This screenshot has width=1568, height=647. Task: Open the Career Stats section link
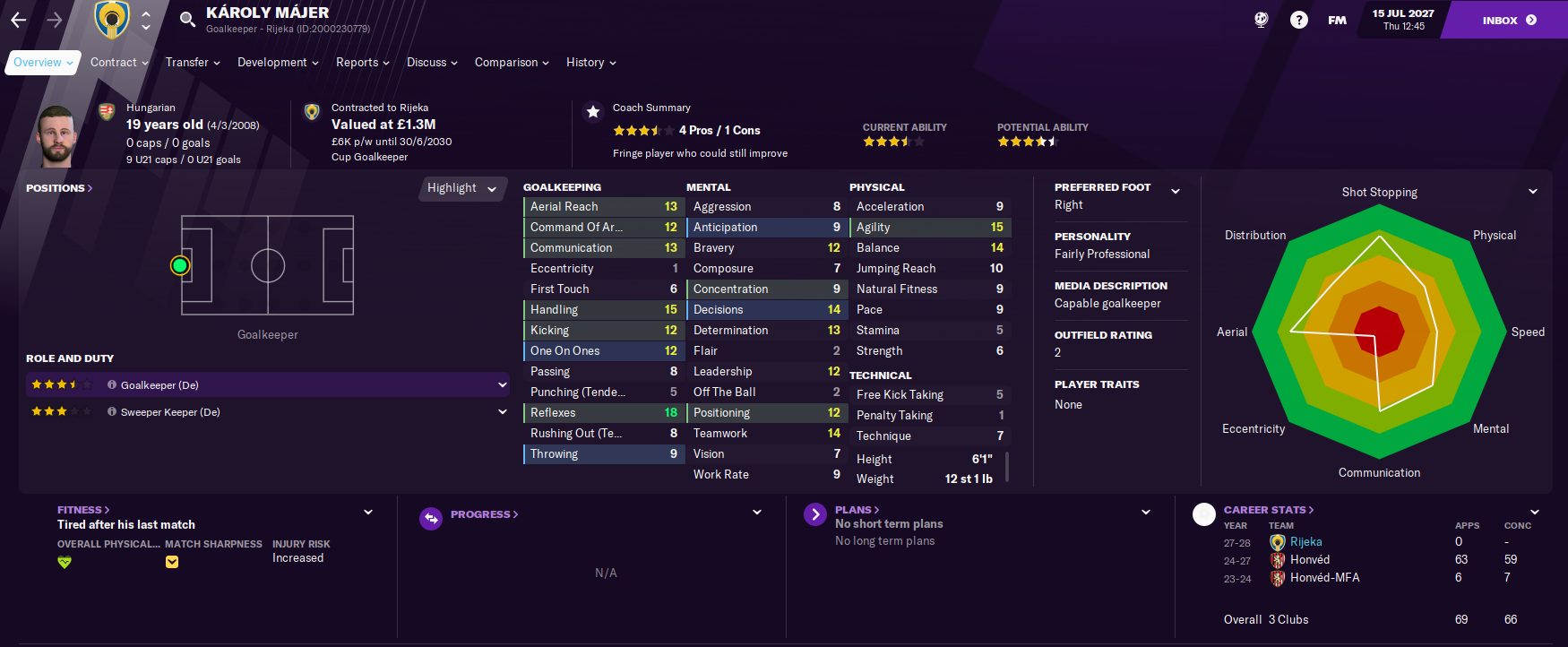(1268, 510)
